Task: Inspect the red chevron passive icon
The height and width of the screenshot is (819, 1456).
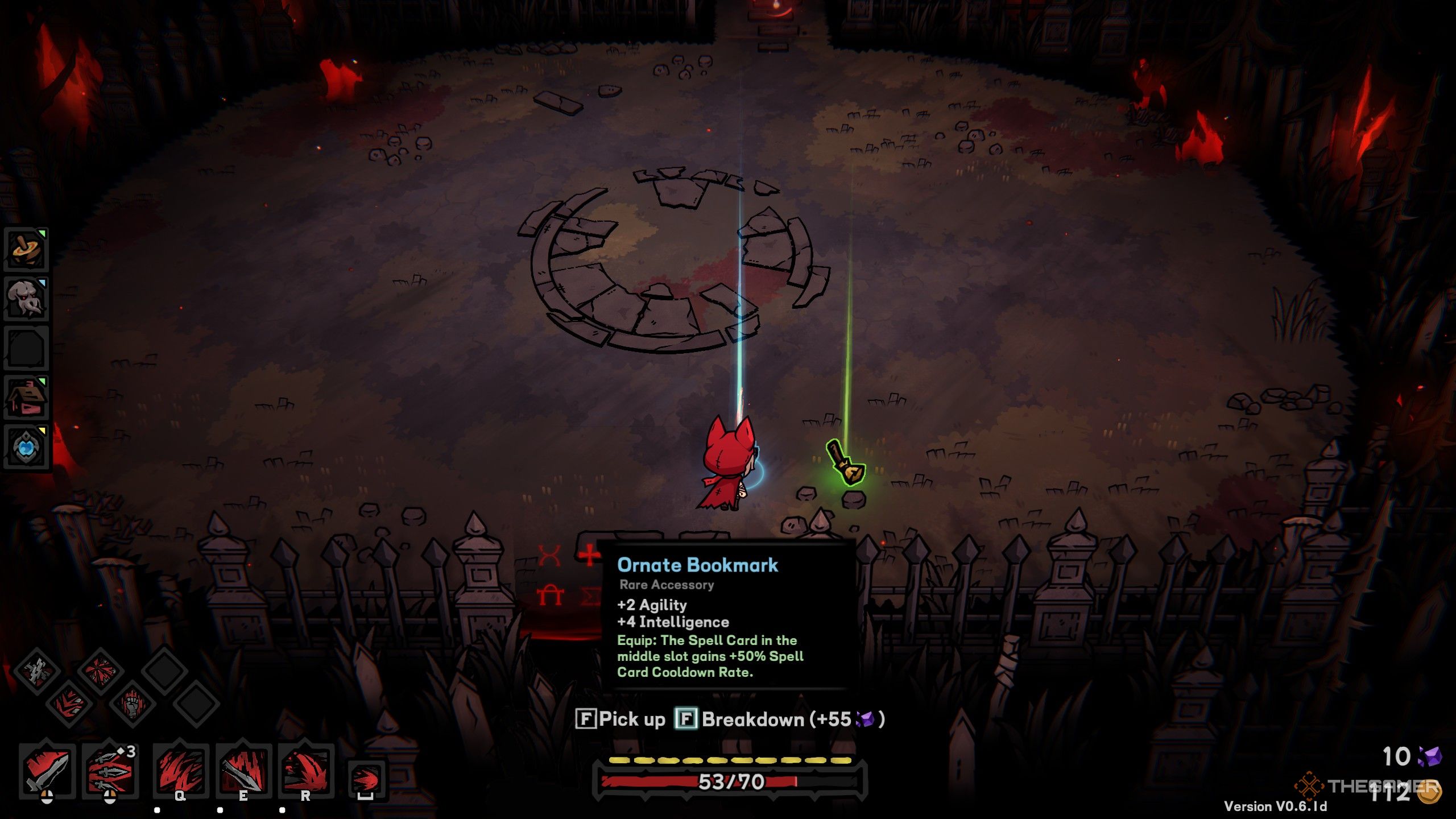Action: 69,704
